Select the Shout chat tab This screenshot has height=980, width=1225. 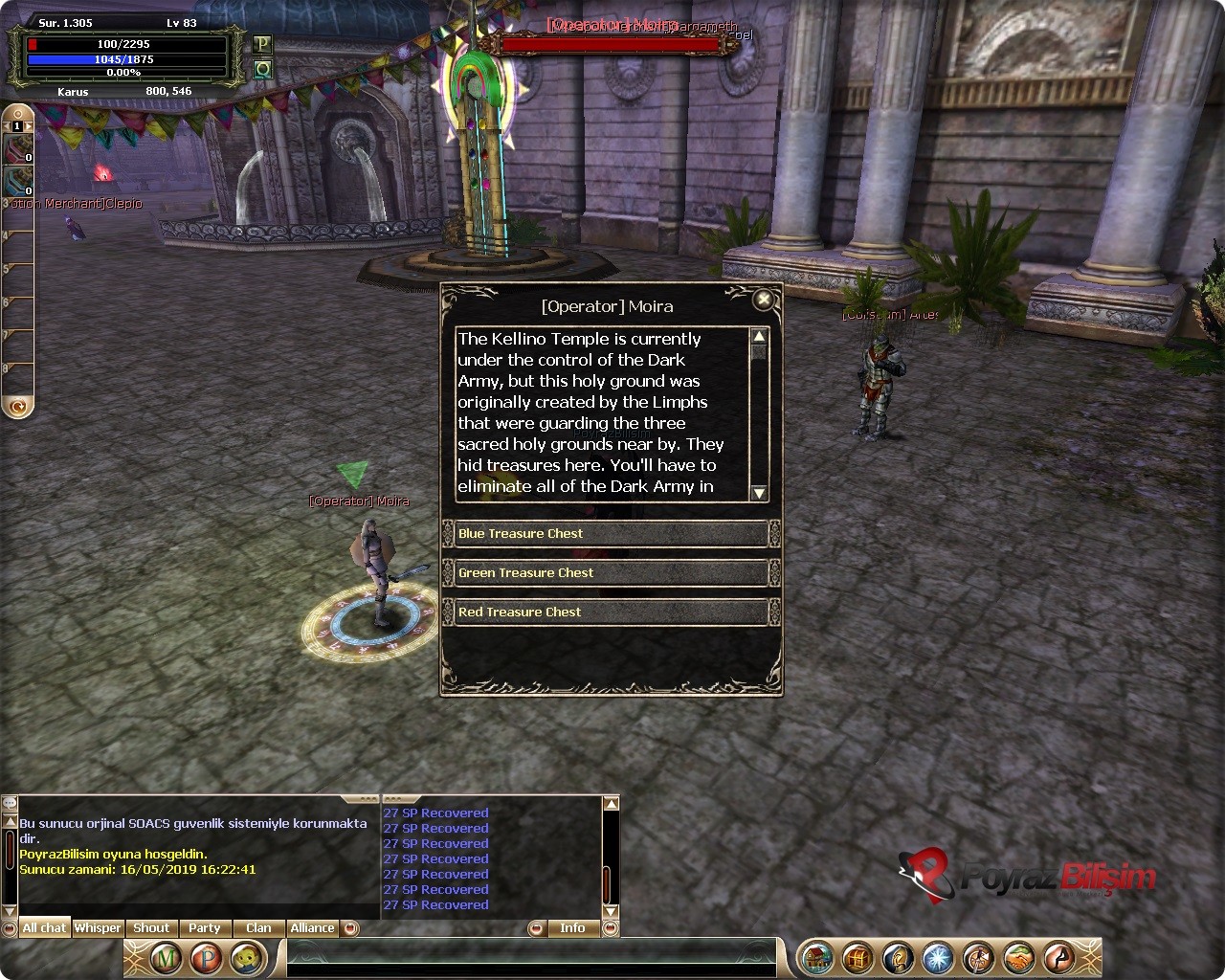point(151,928)
